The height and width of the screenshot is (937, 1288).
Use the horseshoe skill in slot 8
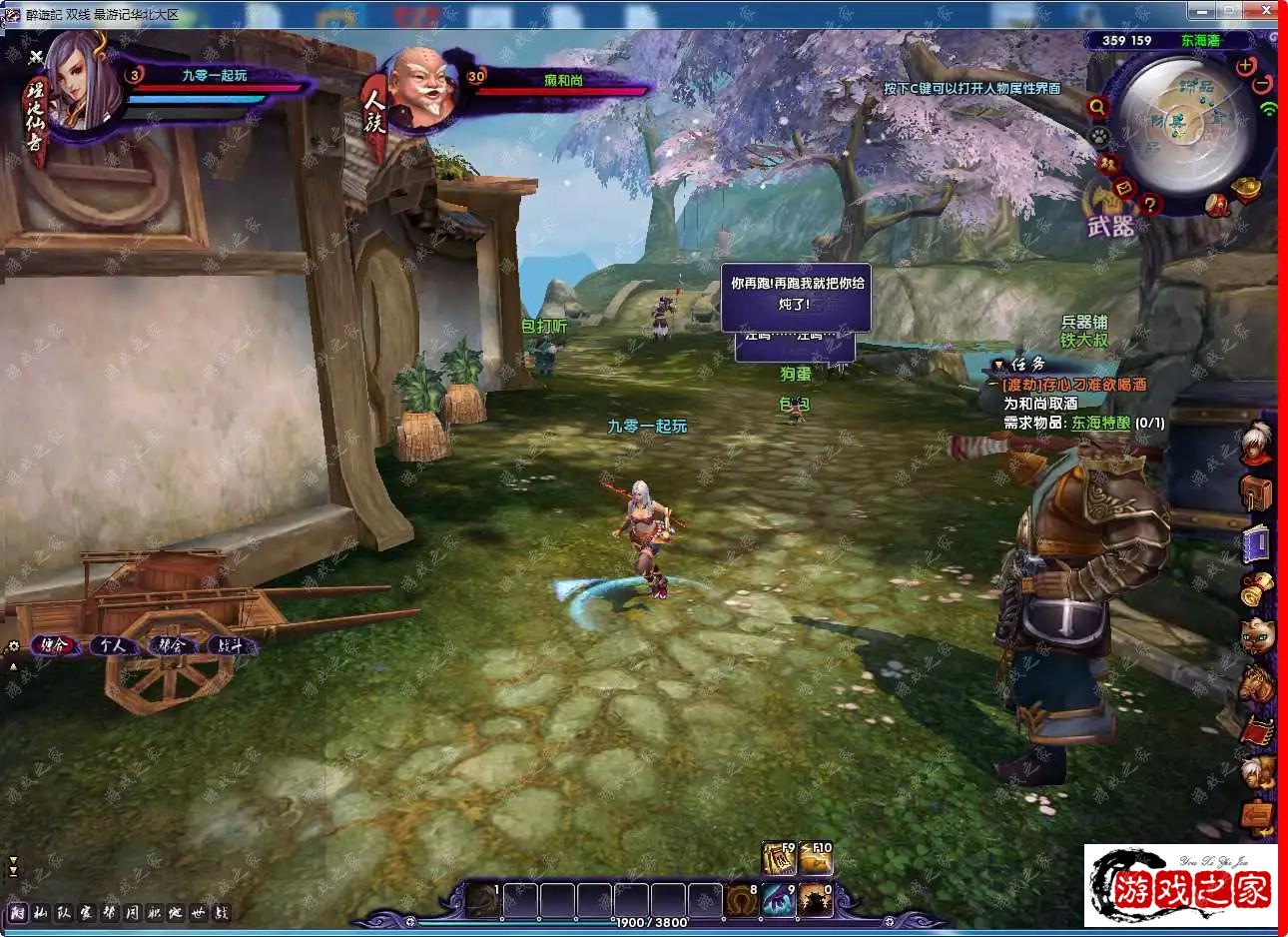[741, 900]
